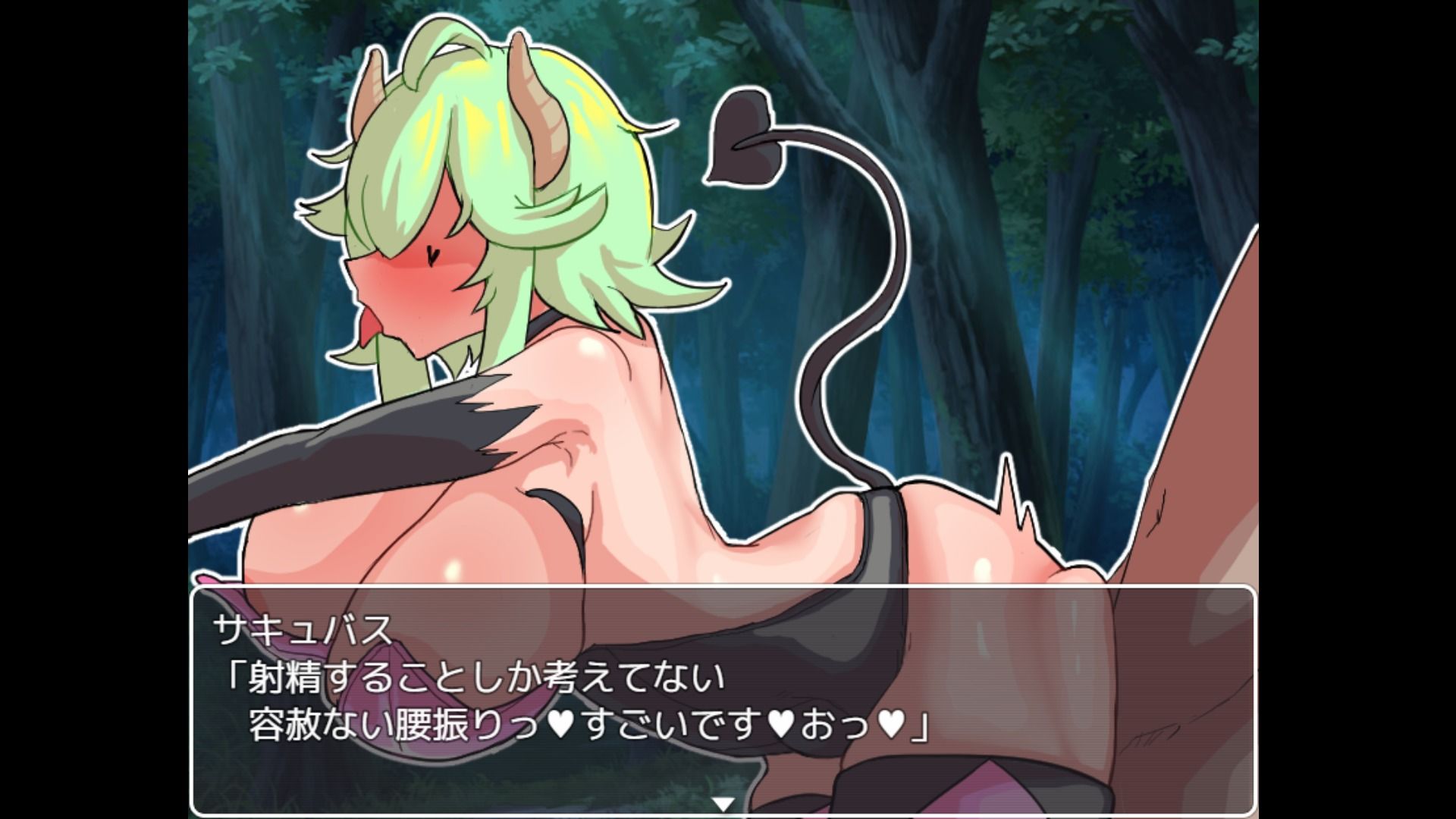
Task: Click the heart-shaped closed eye on the succubus's face
Action: [x=432, y=256]
